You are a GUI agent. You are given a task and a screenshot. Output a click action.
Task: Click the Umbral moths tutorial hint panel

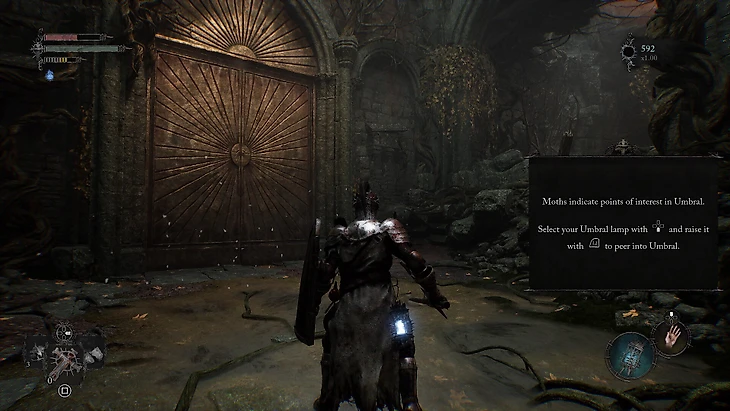[x=623, y=222]
